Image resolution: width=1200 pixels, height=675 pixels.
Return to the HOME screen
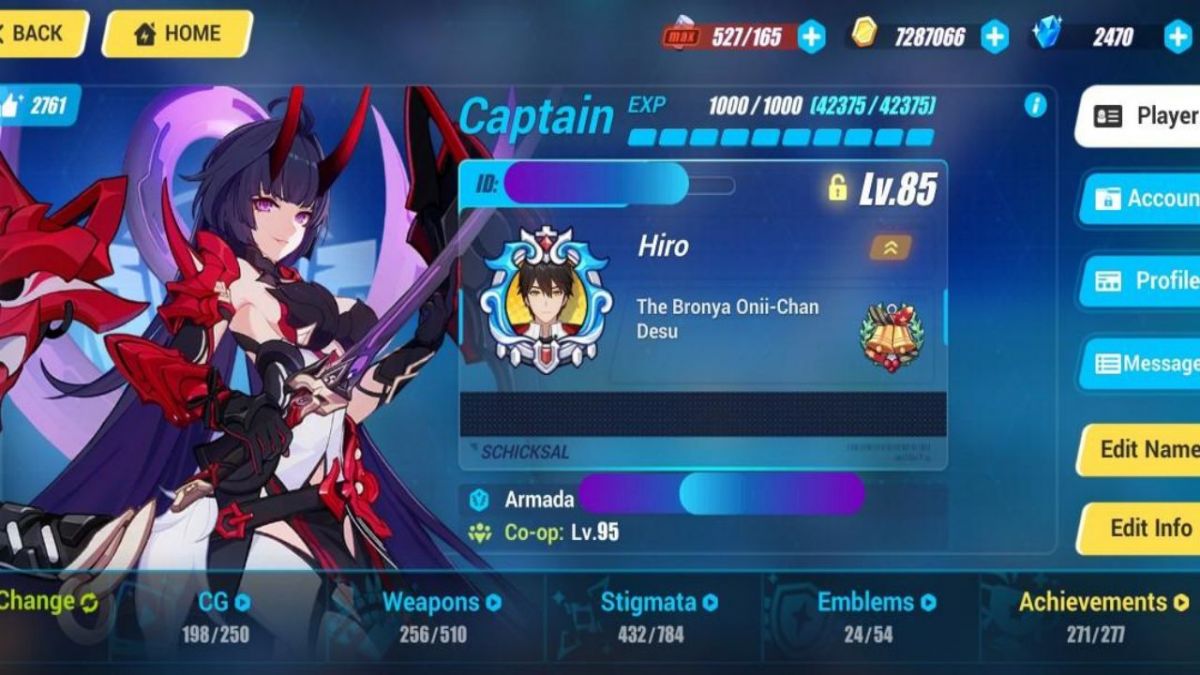pos(176,33)
